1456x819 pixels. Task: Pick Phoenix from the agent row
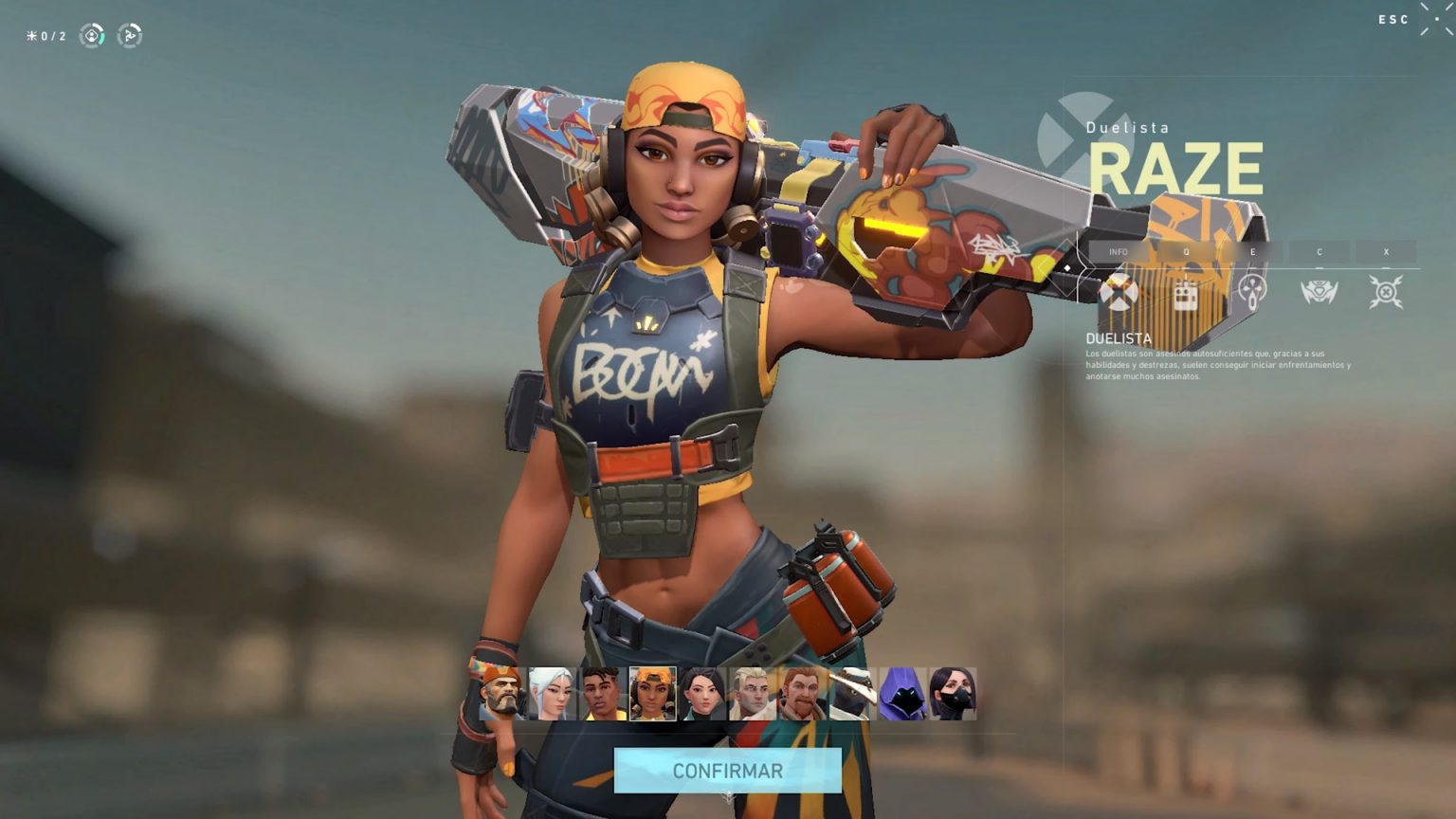click(x=603, y=694)
